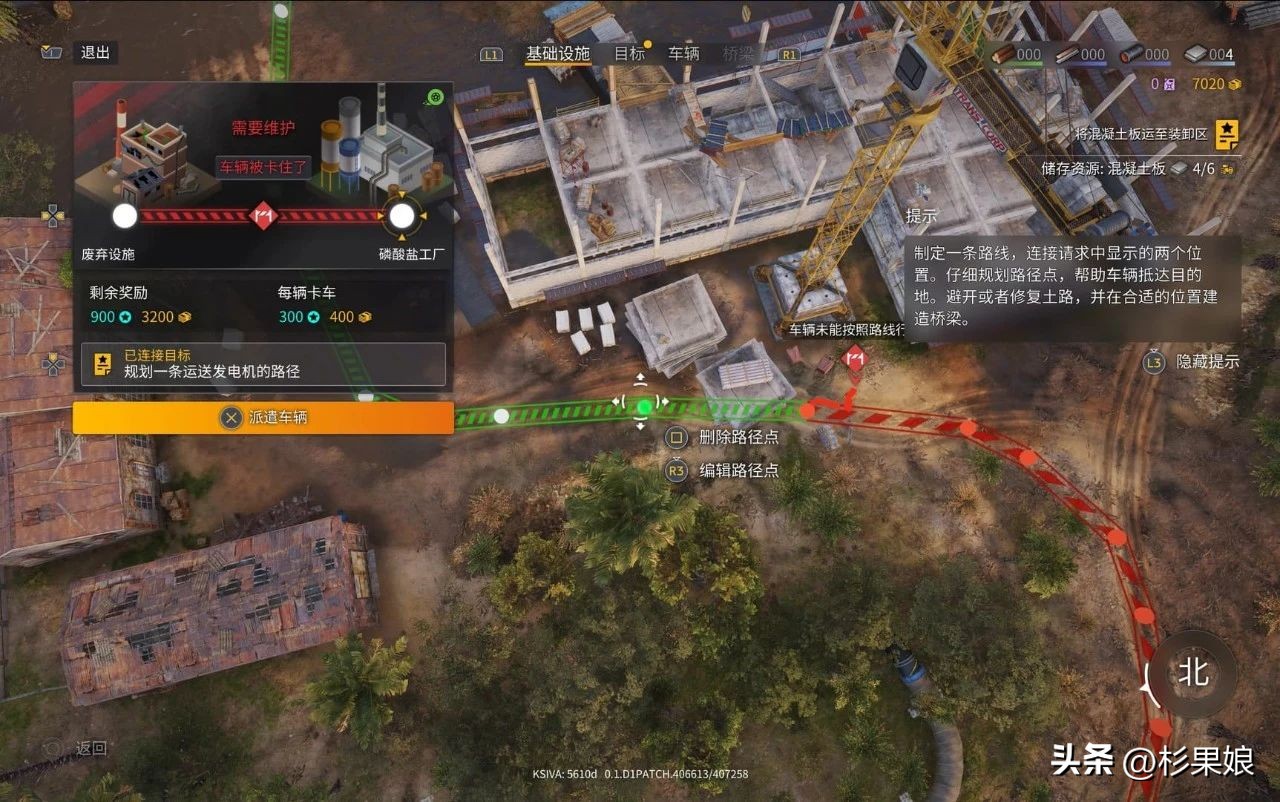Screen dimensions: 1280x802
Task: Click the coin icon beside the 7020 balance
Action: coord(1235,85)
